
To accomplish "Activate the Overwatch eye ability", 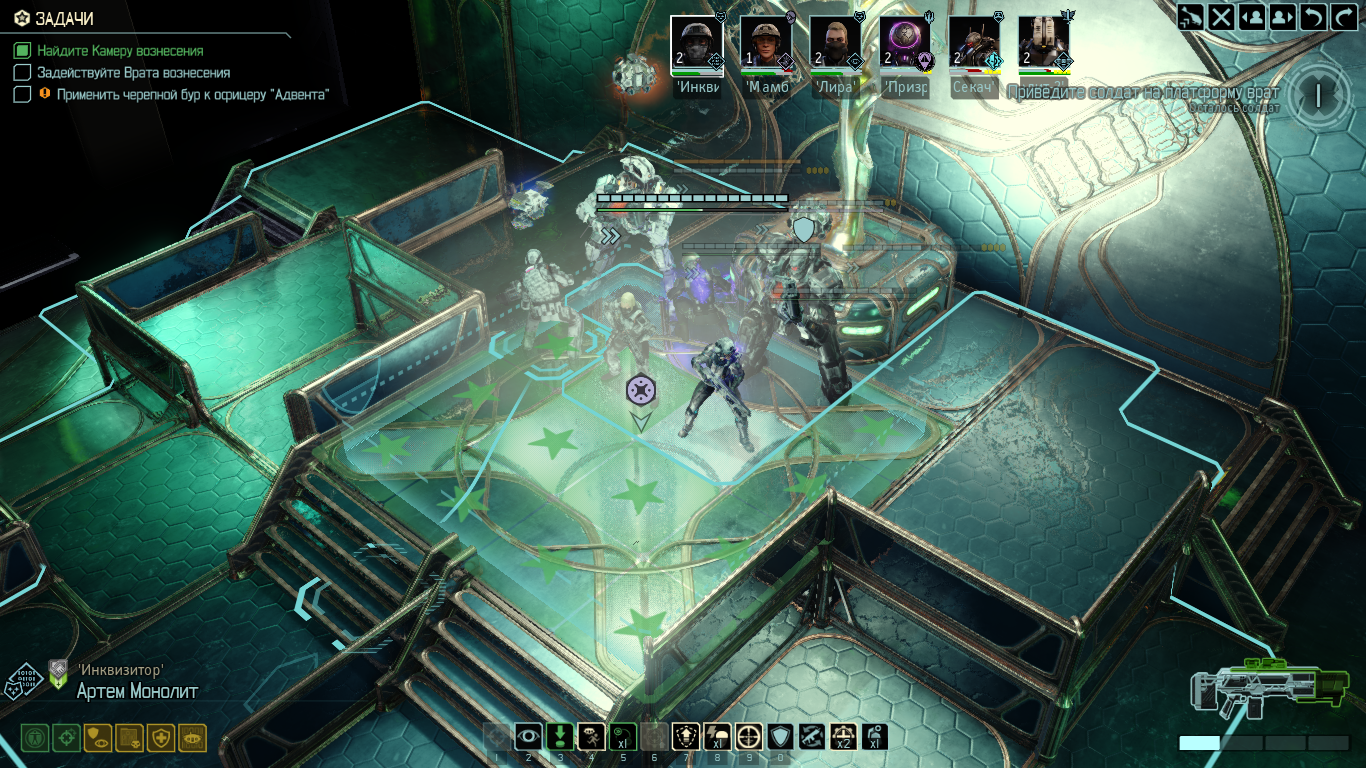I will click(528, 737).
